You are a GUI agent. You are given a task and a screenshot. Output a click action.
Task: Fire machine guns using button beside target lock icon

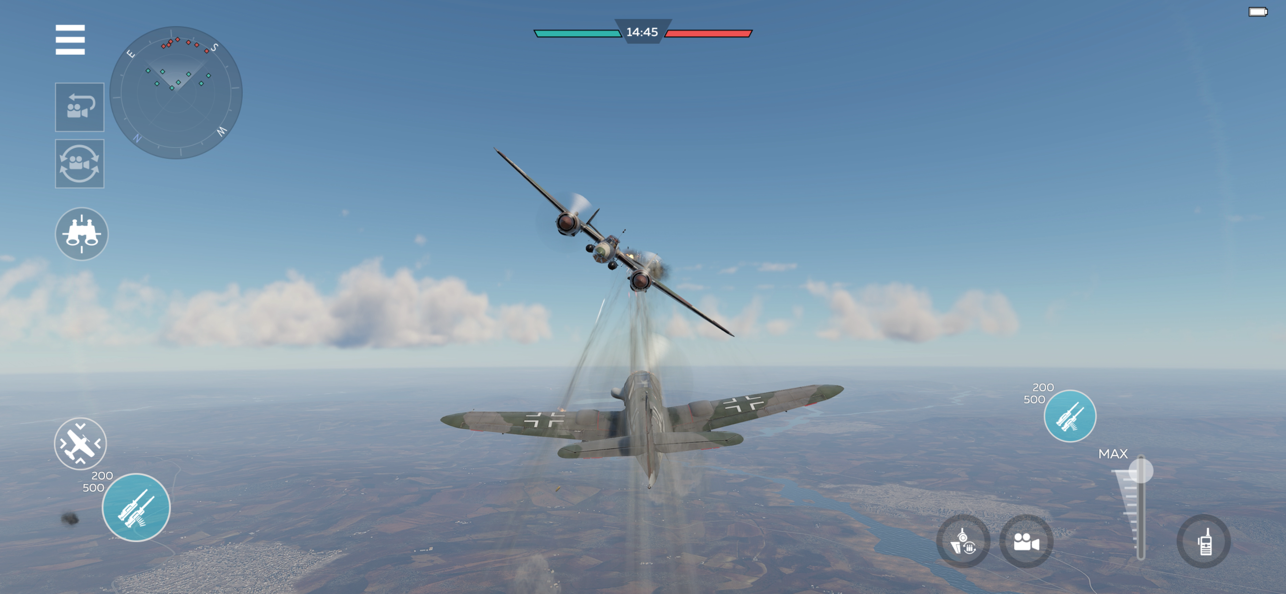[x=136, y=508]
